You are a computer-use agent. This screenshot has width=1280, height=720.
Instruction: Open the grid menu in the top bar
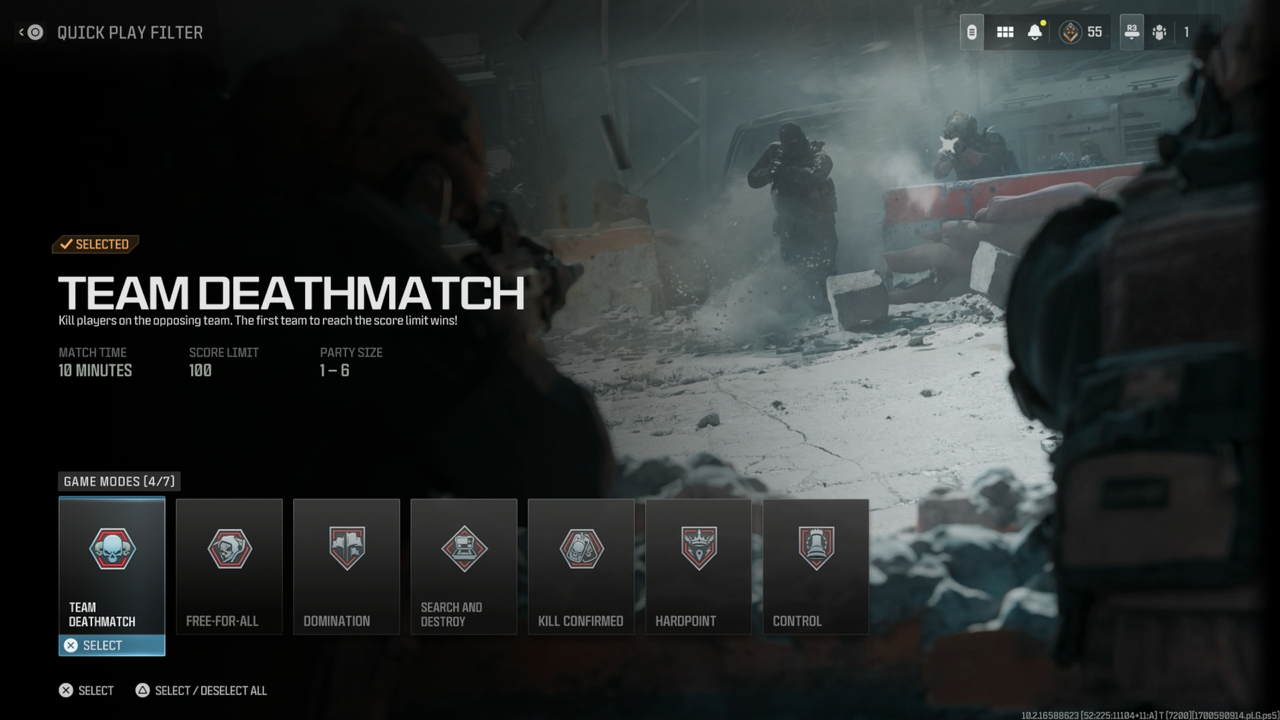(1005, 31)
